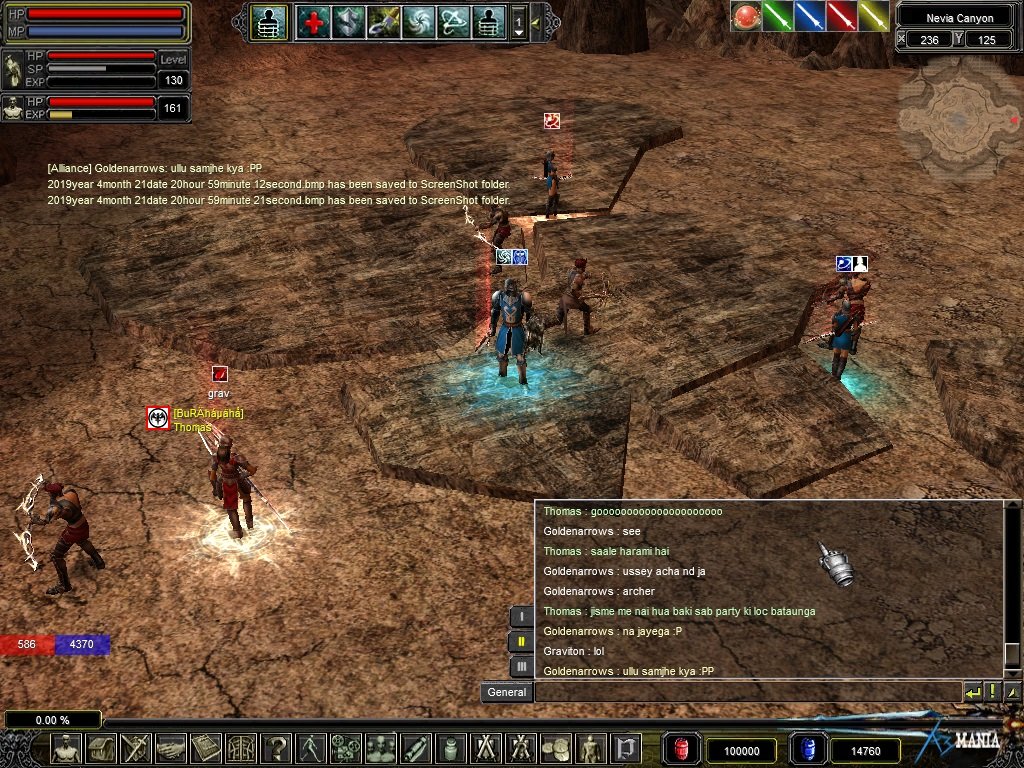Image resolution: width=1024 pixels, height=768 pixels.
Task: Open the gold coins menu button
Action: (555, 748)
